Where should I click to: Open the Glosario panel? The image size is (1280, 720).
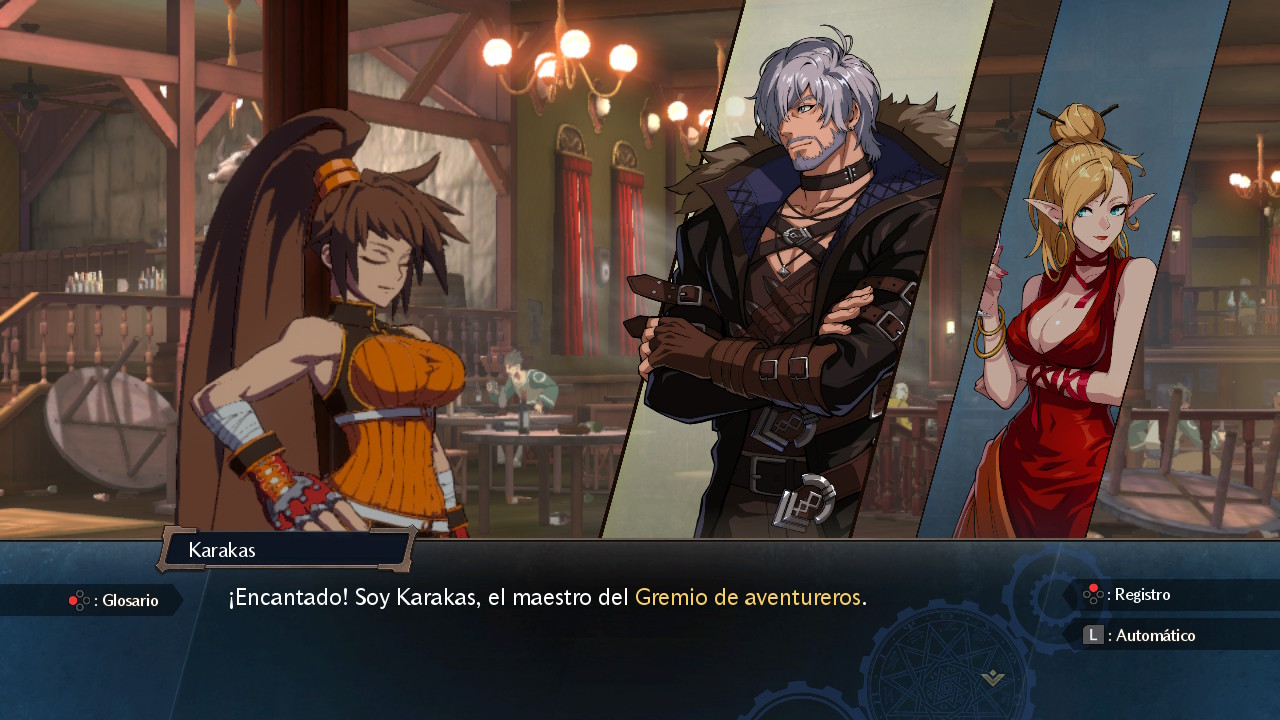coord(115,600)
